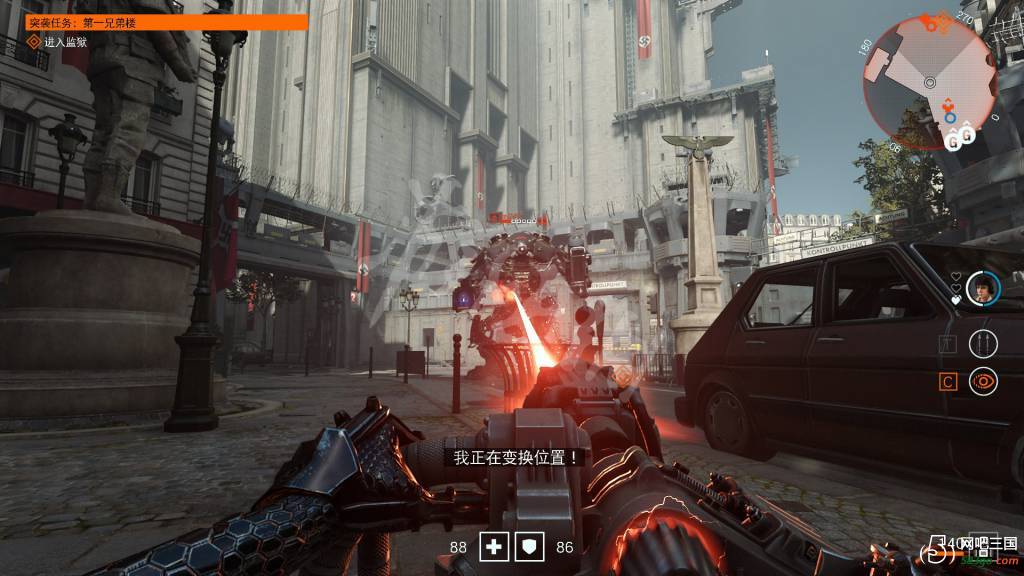
Task: Select the twin arrows pep signal icon
Action: coord(983,343)
